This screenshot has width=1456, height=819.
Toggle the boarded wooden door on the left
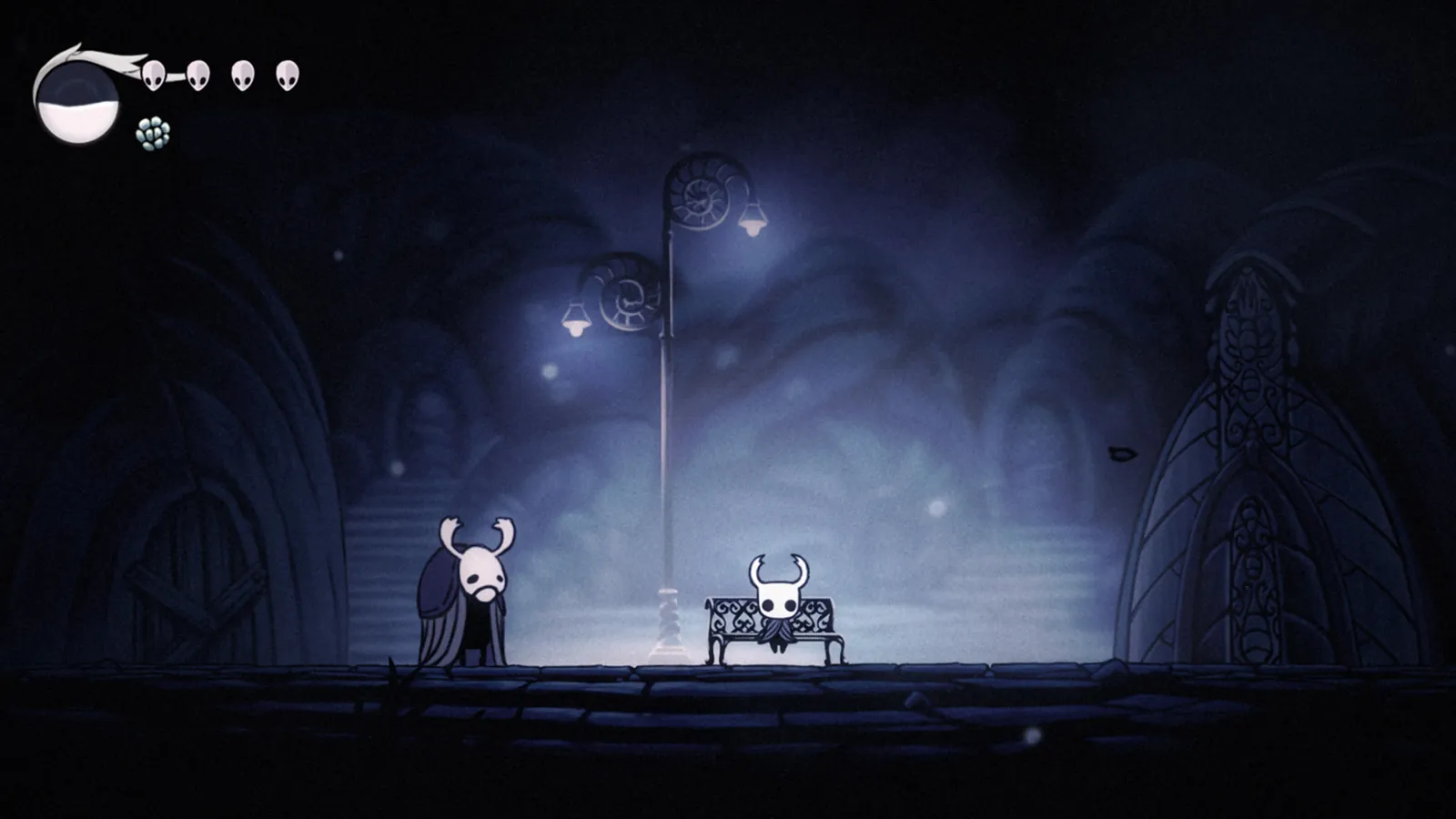coord(200,573)
